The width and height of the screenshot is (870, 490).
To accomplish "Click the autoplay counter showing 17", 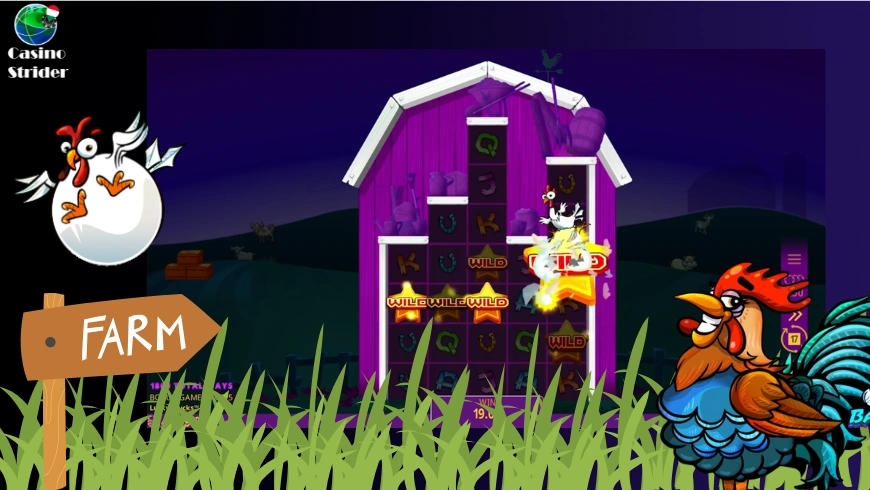I will [x=796, y=338].
